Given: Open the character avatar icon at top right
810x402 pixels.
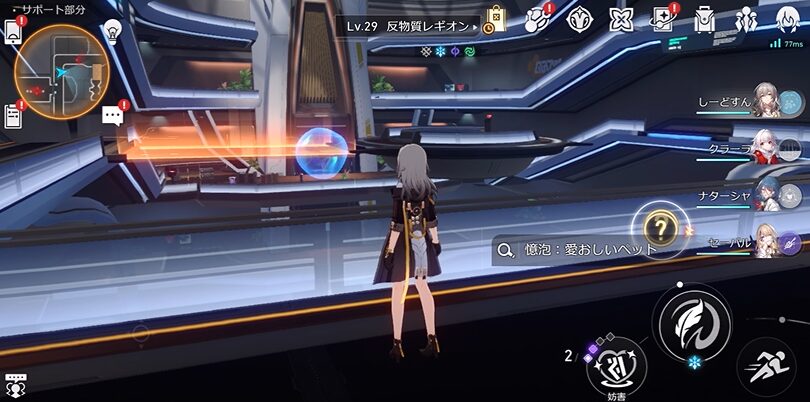Looking at the screenshot, I should pos(789,19).
